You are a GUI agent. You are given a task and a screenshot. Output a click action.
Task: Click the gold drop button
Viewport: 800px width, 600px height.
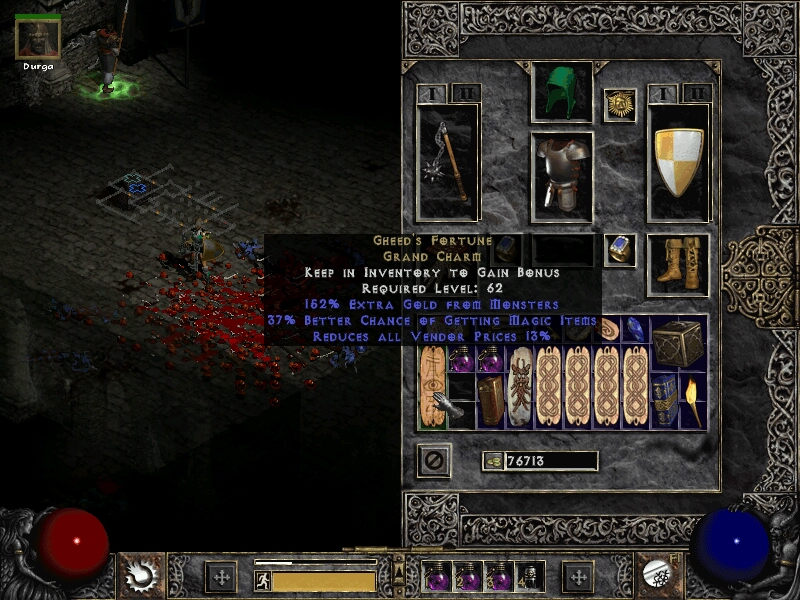493,460
